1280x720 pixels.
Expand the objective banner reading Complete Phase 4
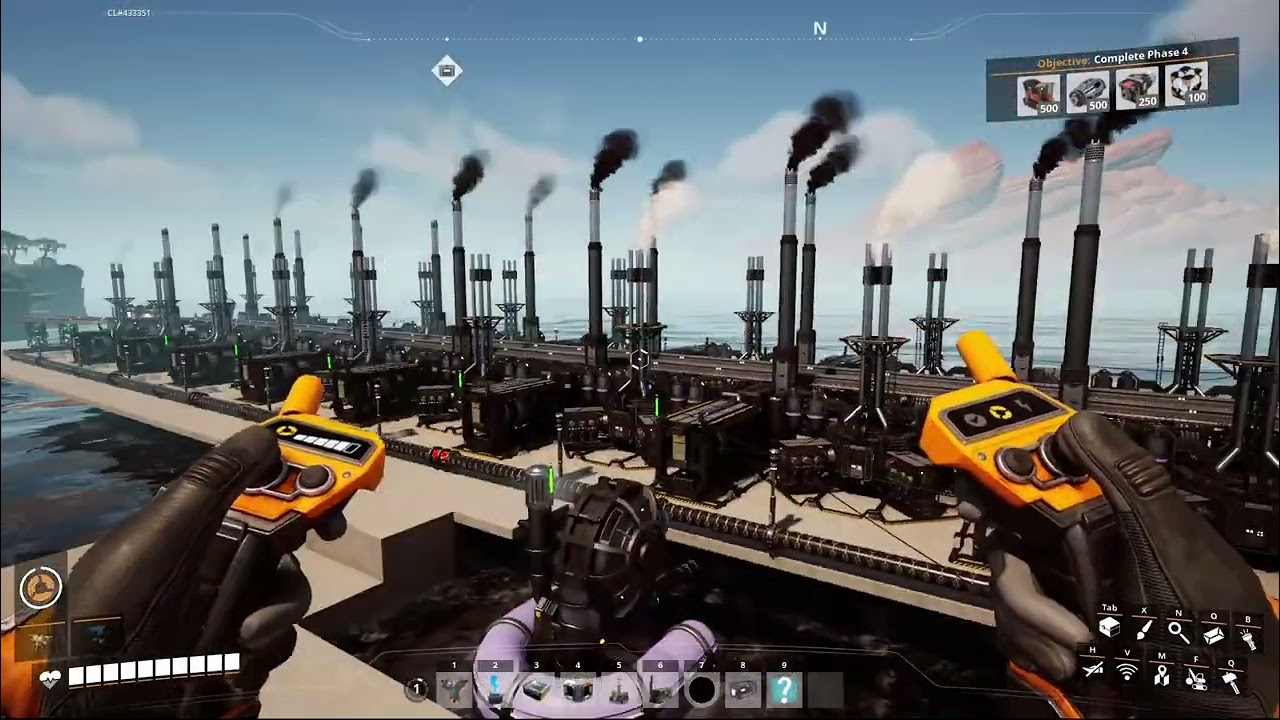point(1115,58)
